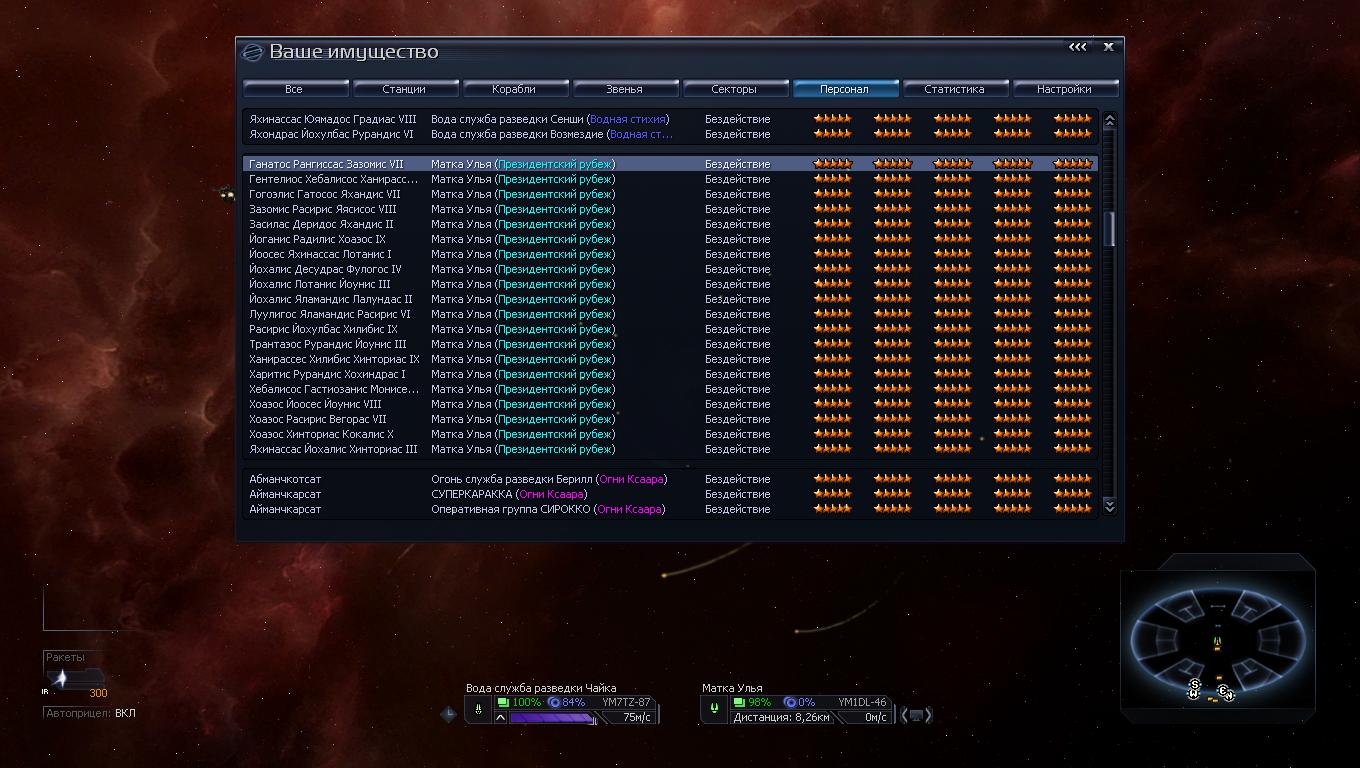Pick crew member Яхондрас Йохулбас Рурандис VI

[x=331, y=134]
